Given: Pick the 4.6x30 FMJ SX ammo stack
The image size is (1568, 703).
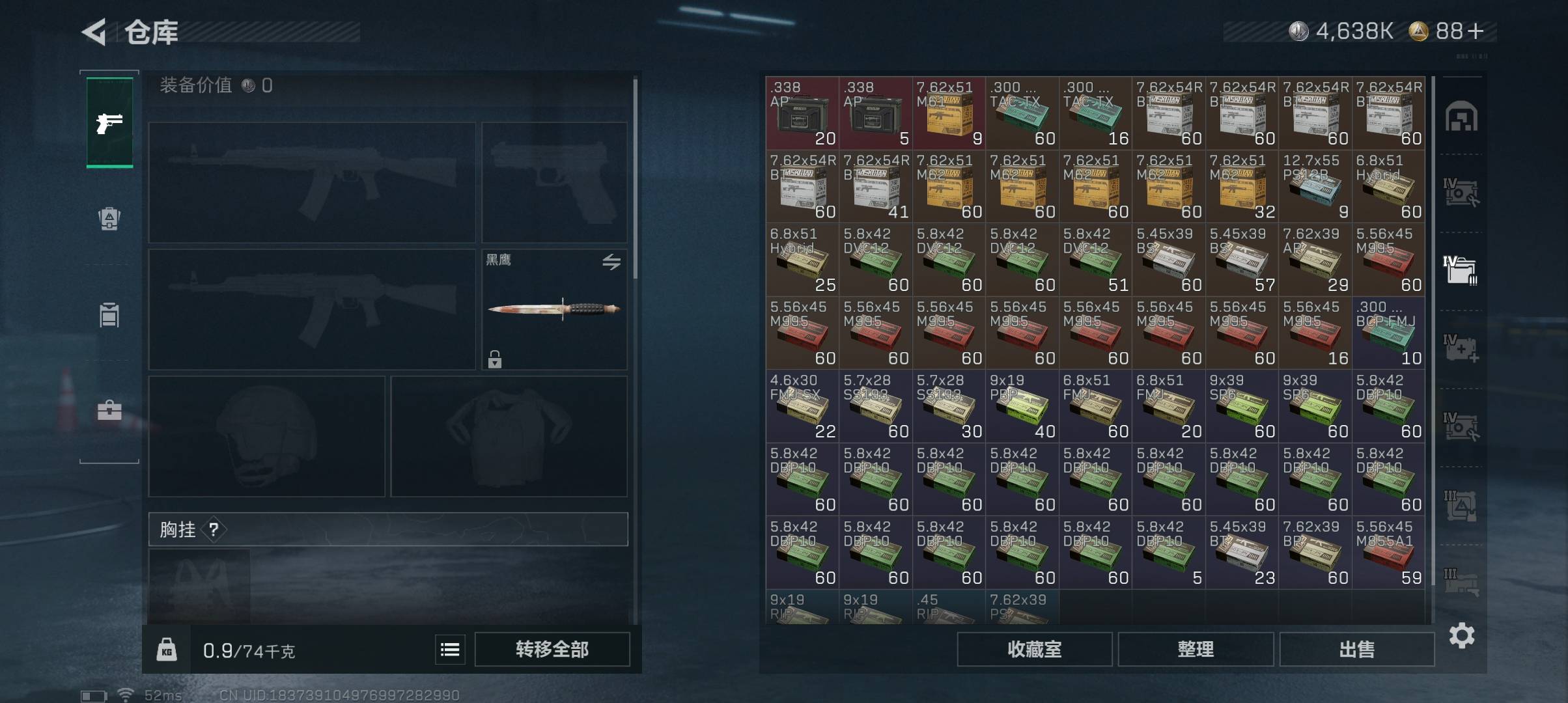Looking at the screenshot, I should tap(802, 406).
